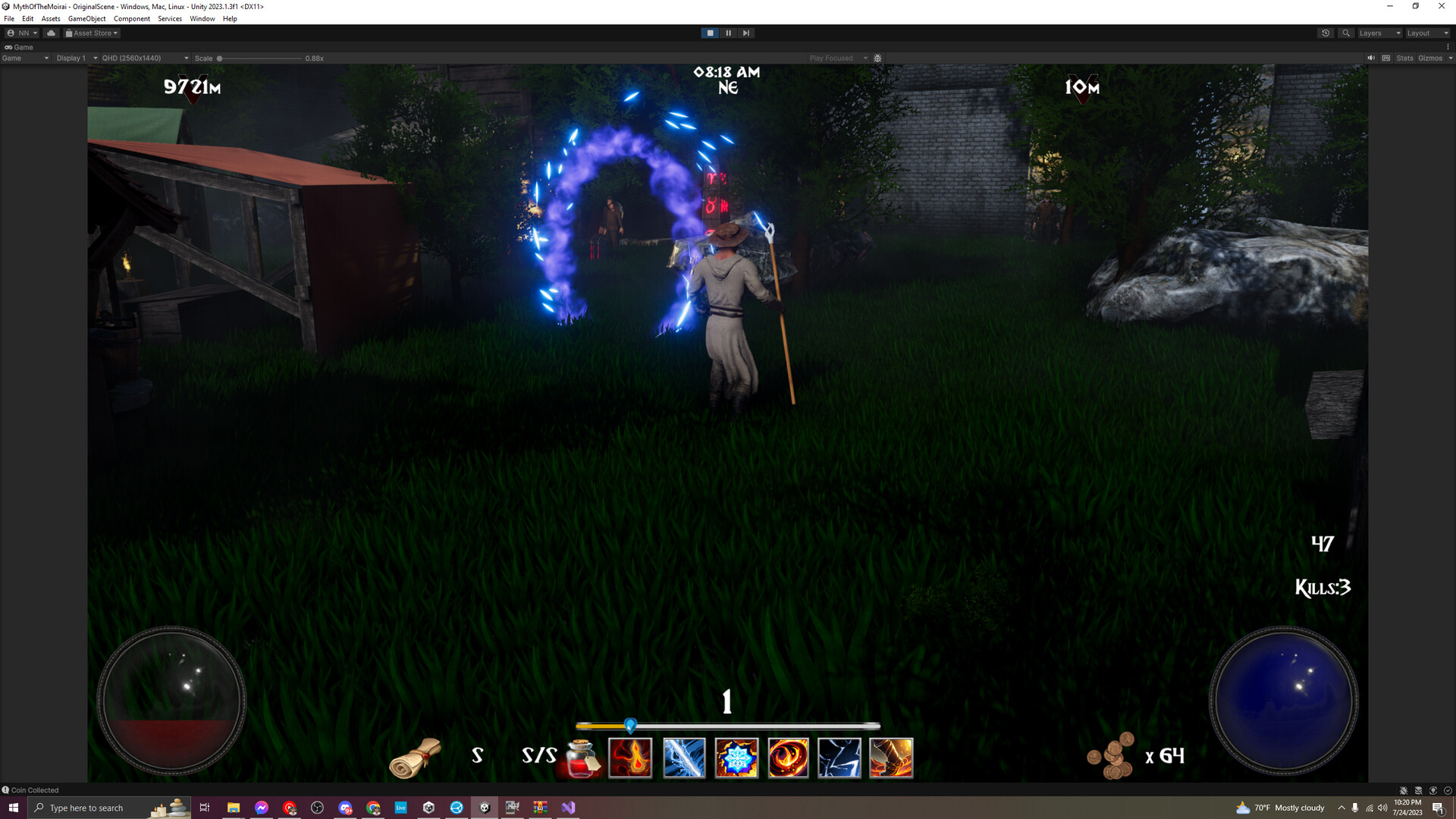The image size is (1456, 819).
Task: Click the Gizmos button
Action: pos(1430,58)
